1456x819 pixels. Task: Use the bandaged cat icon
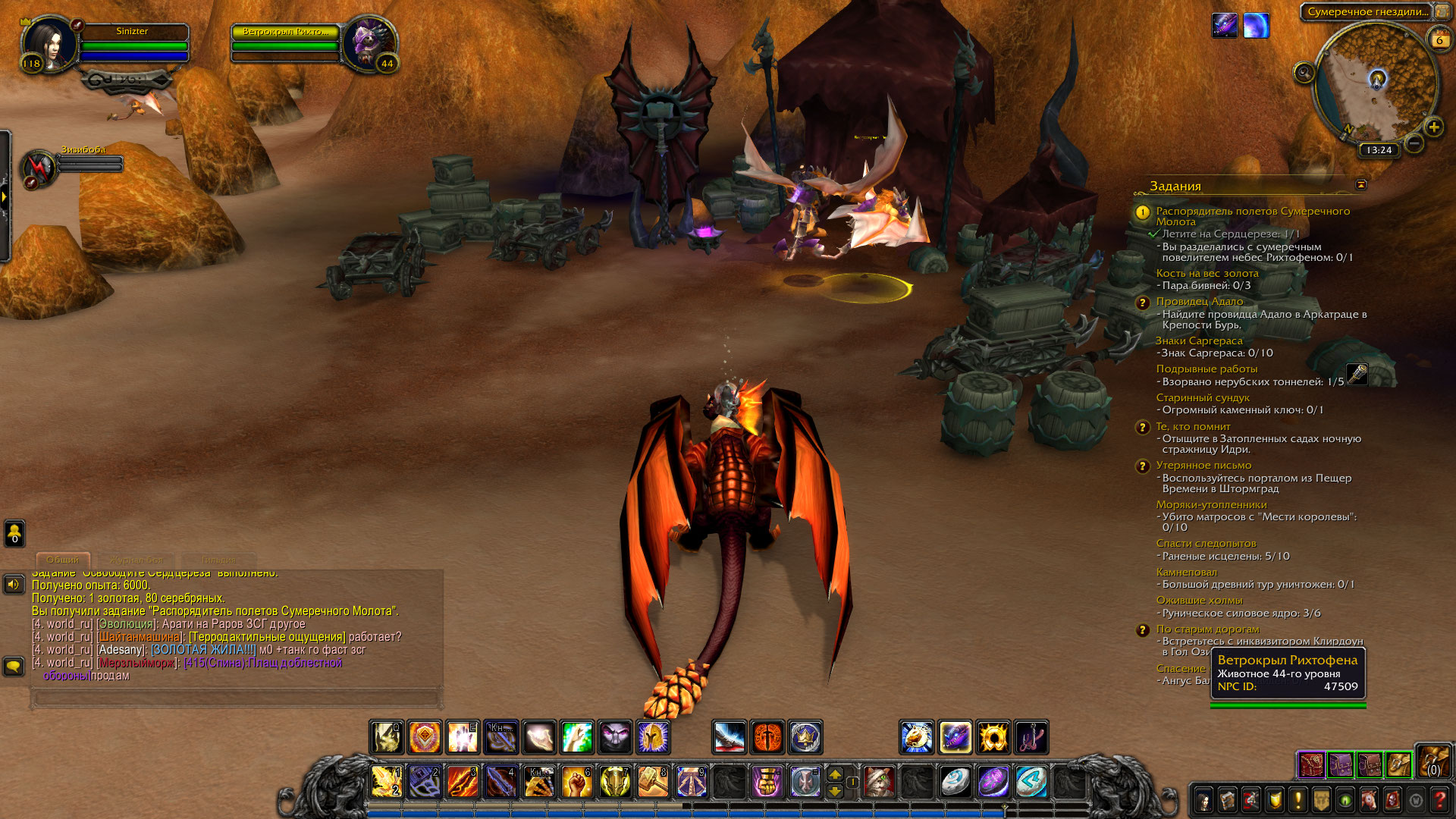pos(880,781)
